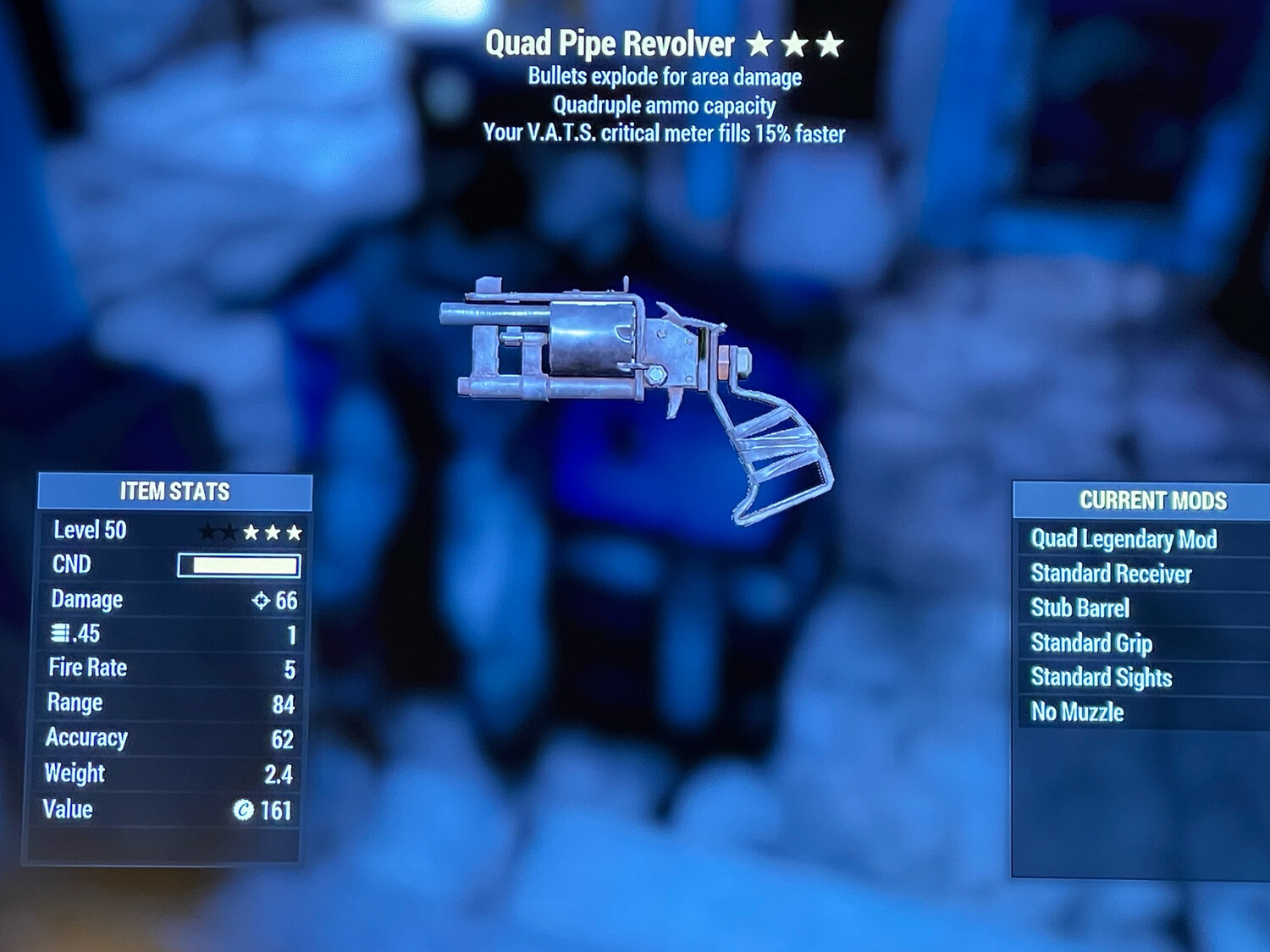This screenshot has width=1270, height=952.
Task: Click the Bullets explode for area damage effect
Action: tap(664, 77)
